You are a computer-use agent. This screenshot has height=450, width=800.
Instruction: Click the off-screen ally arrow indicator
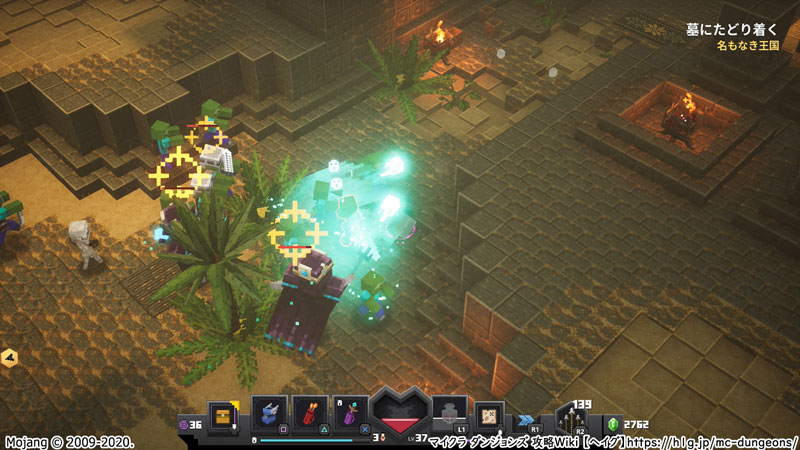click(9, 356)
